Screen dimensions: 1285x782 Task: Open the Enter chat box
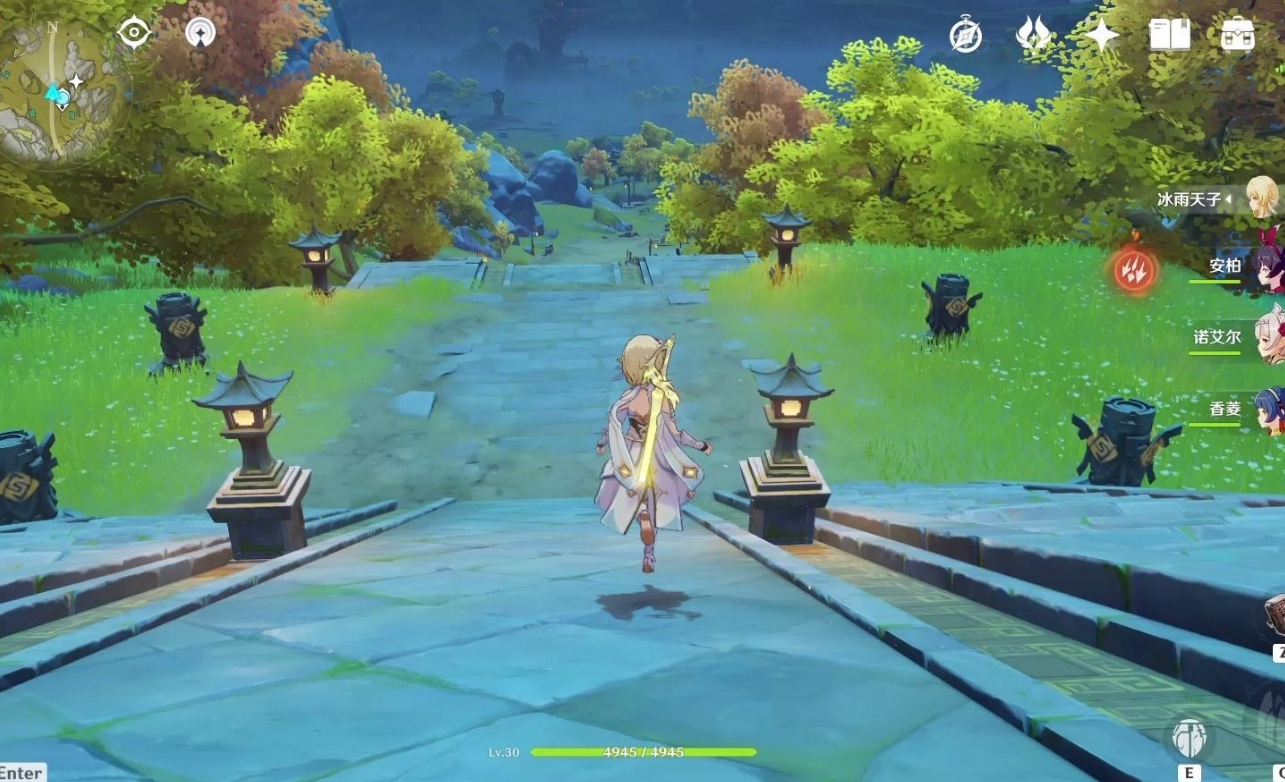pyautogui.click(x=21, y=772)
